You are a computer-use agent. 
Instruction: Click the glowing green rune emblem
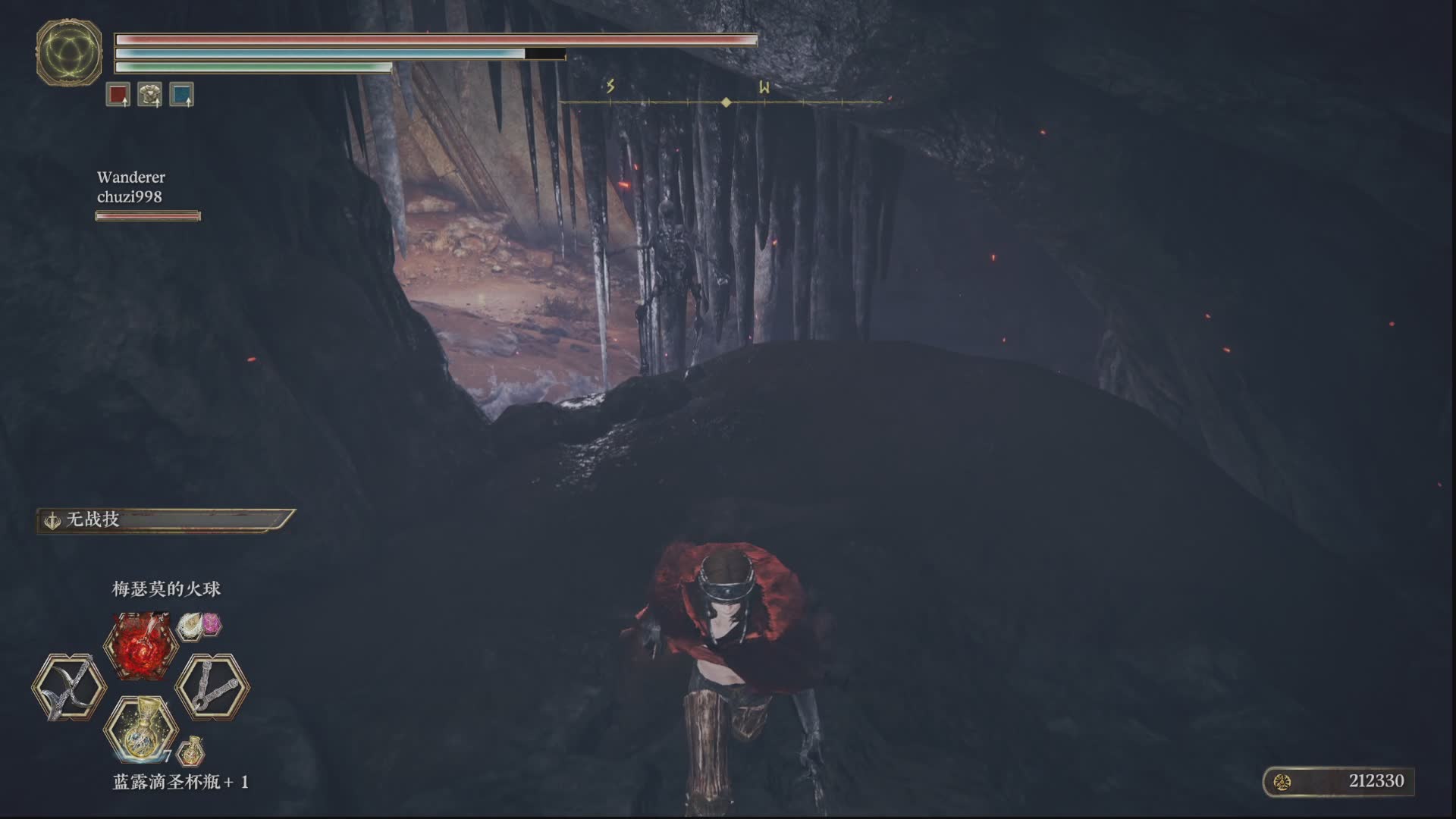pyautogui.click(x=69, y=52)
